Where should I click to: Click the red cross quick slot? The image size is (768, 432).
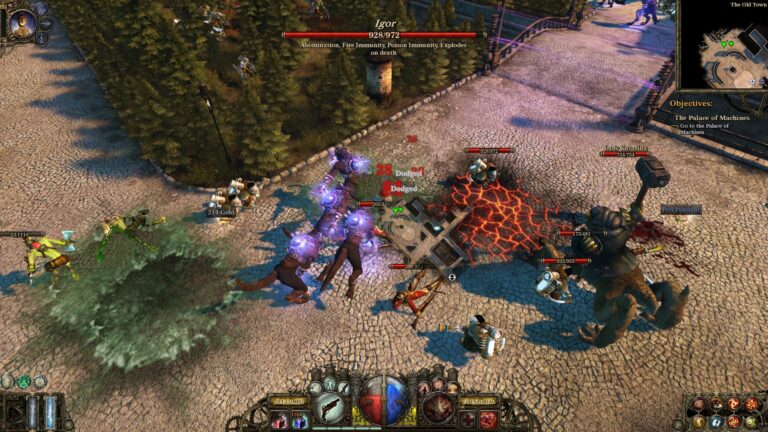(468, 419)
